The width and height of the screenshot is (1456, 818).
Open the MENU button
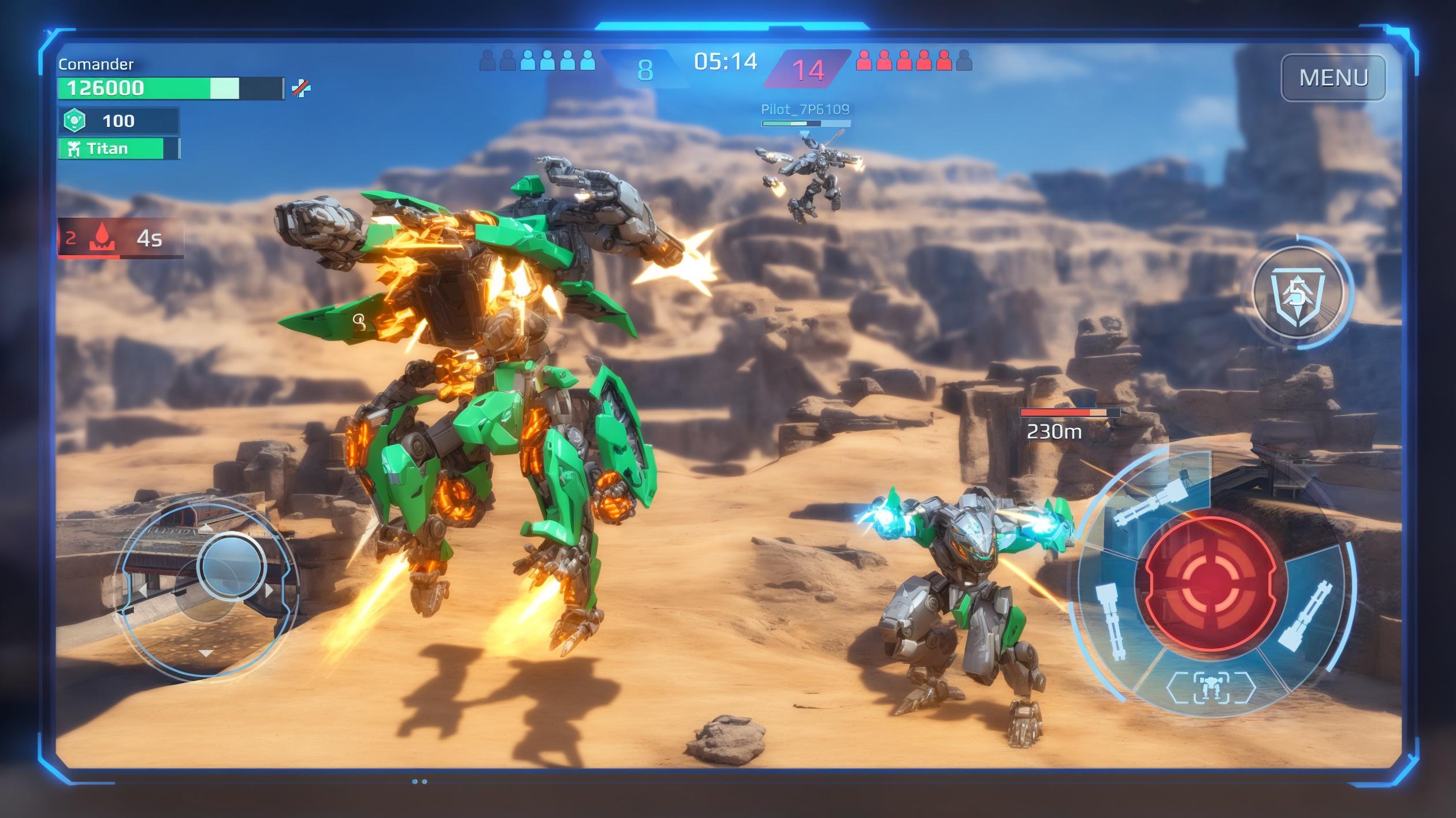tap(1333, 77)
